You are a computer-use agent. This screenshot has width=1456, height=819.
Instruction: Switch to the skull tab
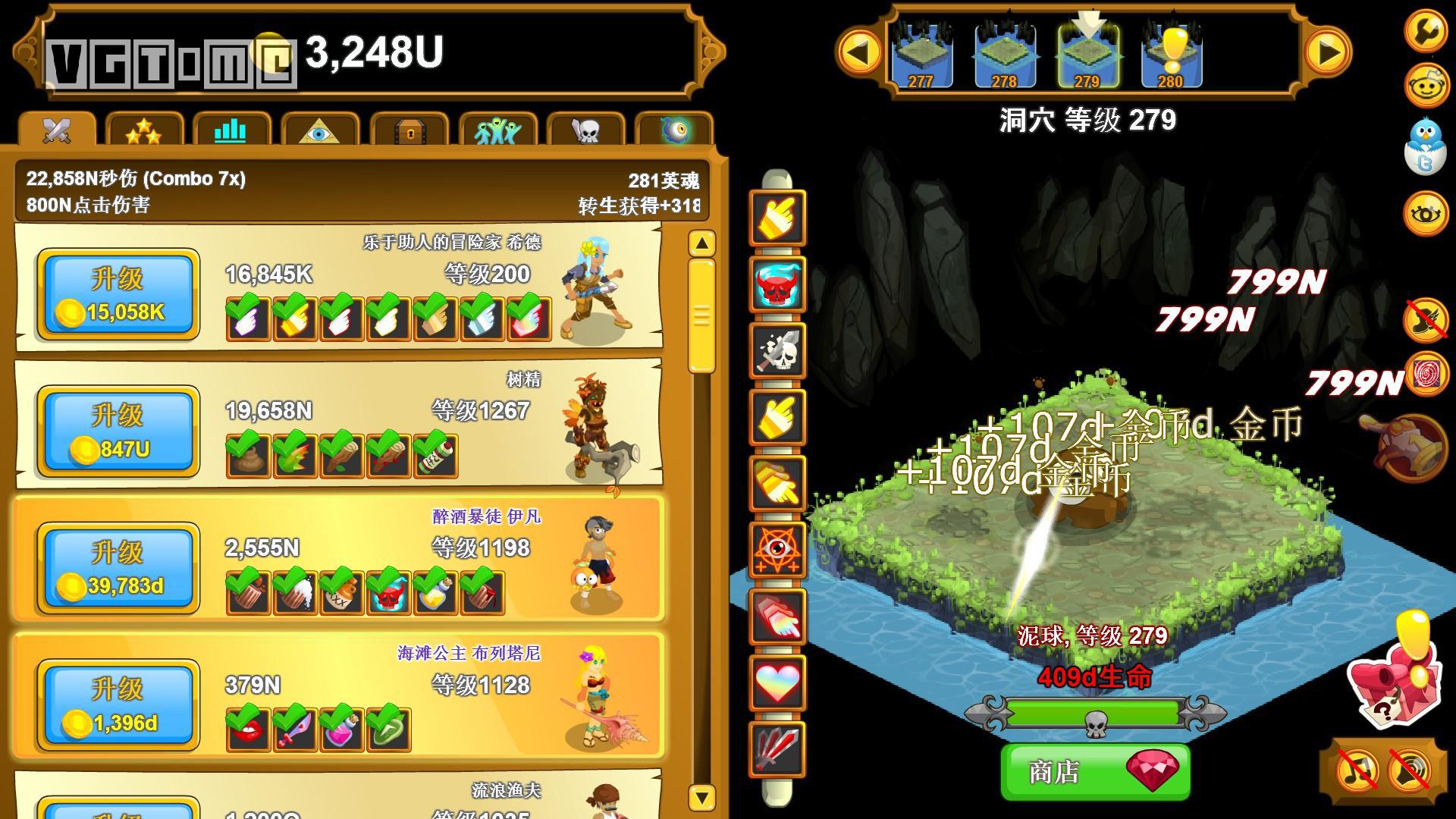point(585,131)
